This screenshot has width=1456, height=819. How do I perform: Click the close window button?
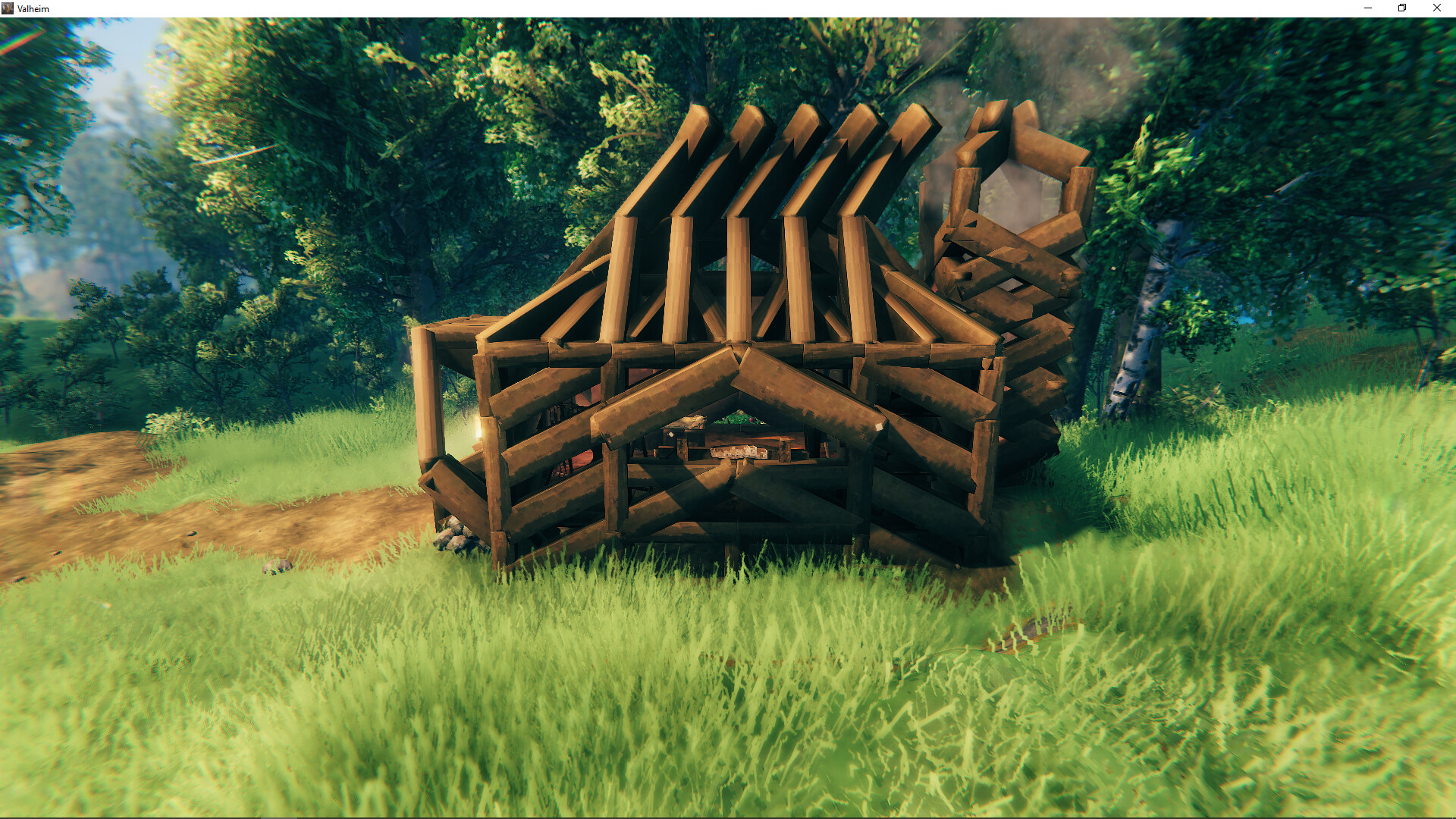click(1436, 8)
